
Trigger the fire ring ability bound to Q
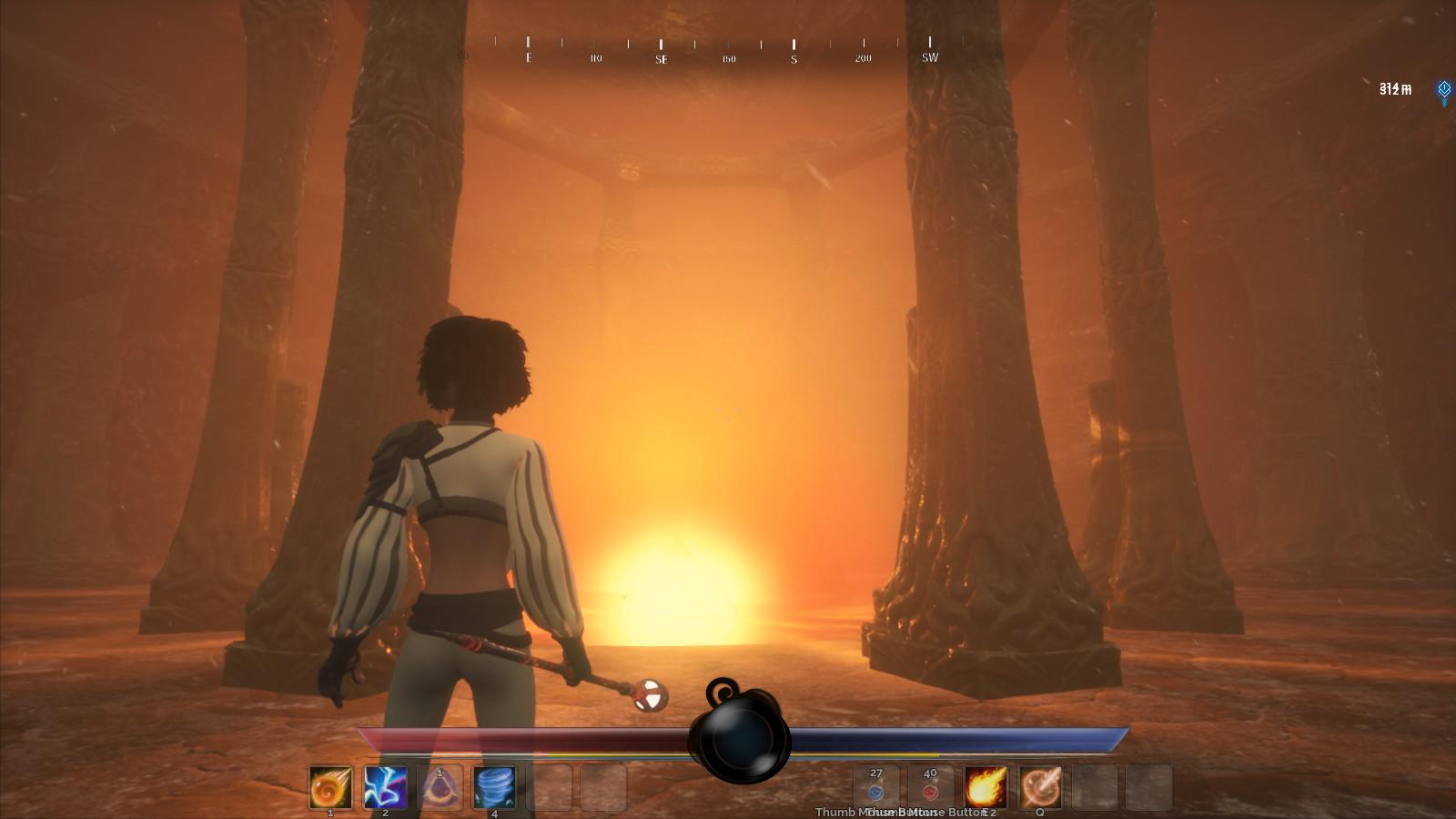coord(1041,786)
